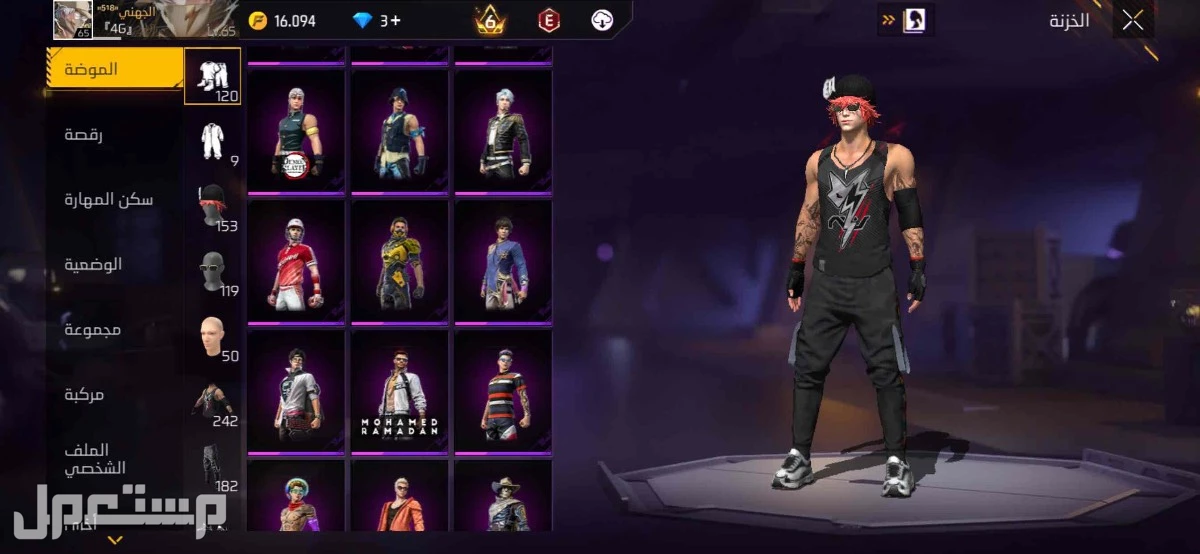Close the vault screen with the X
This screenshot has height=554, width=1200.
point(1132,21)
